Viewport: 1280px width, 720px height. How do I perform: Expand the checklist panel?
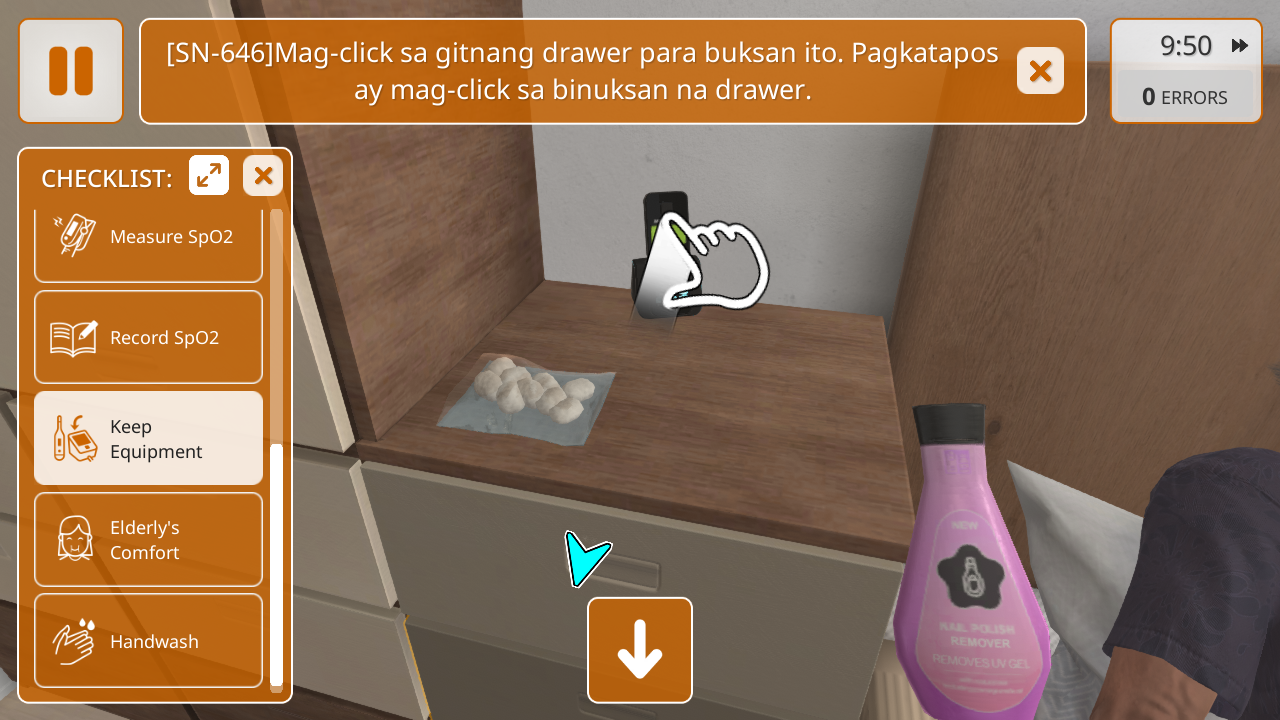tap(209, 176)
